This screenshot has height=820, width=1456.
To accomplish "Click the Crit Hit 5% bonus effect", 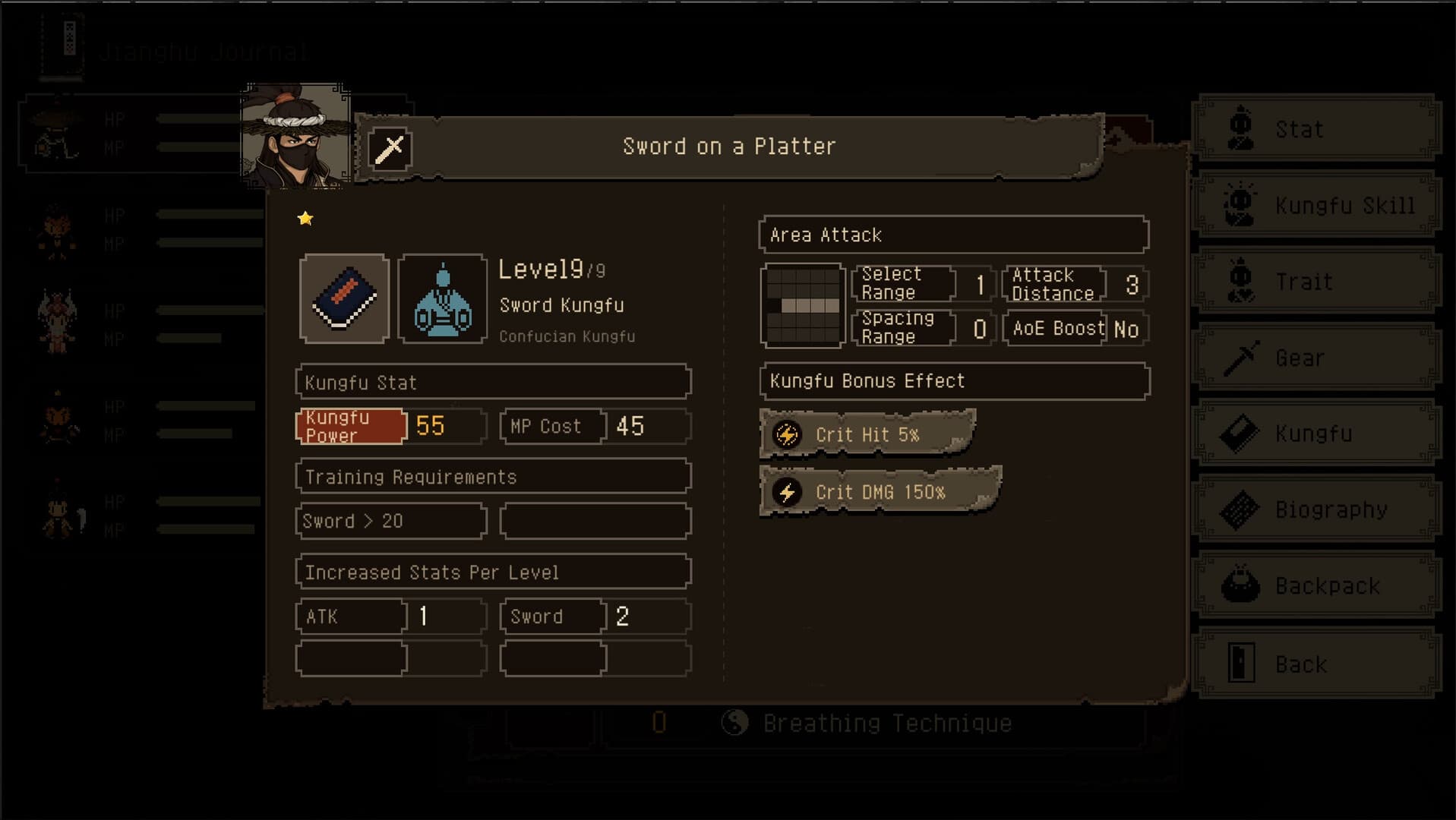I will (x=866, y=434).
